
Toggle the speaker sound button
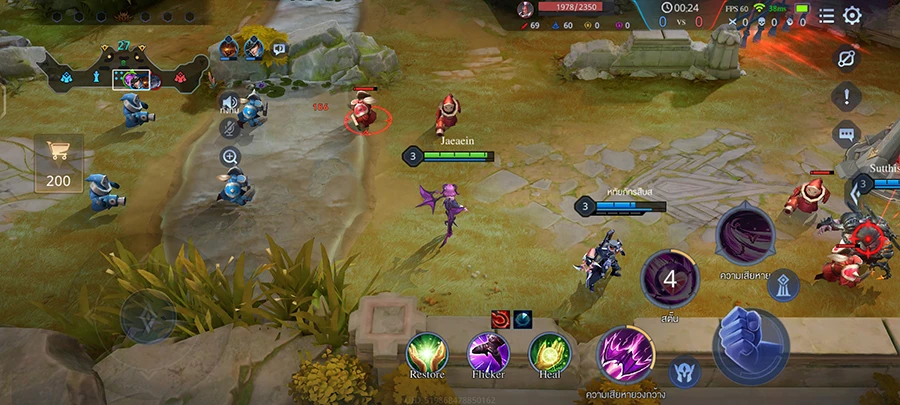click(230, 102)
